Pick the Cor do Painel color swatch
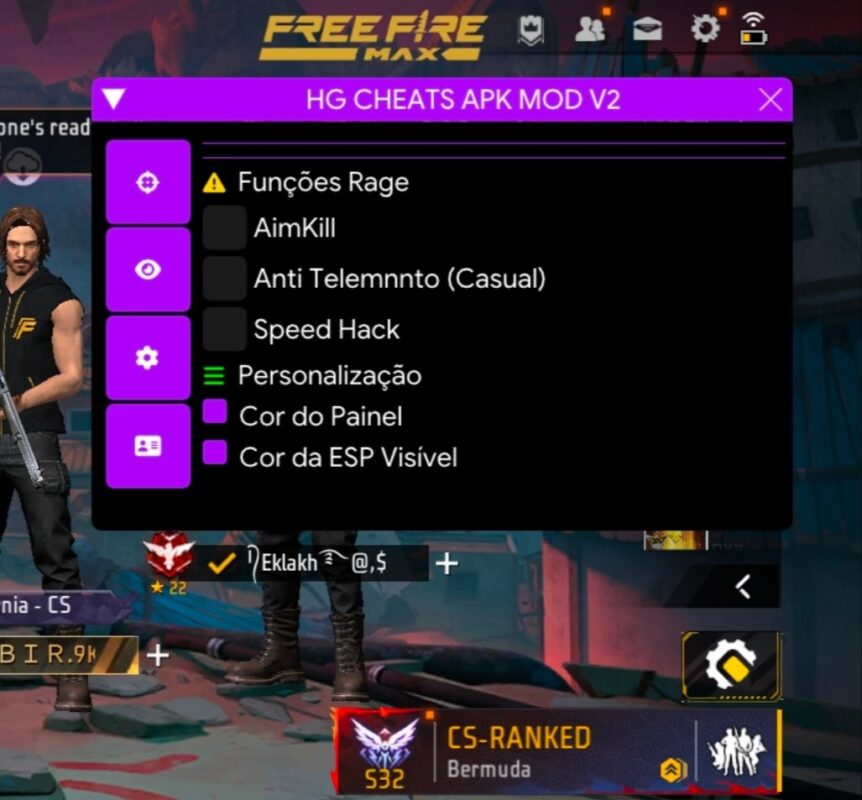This screenshot has height=800, width=862. point(215,413)
